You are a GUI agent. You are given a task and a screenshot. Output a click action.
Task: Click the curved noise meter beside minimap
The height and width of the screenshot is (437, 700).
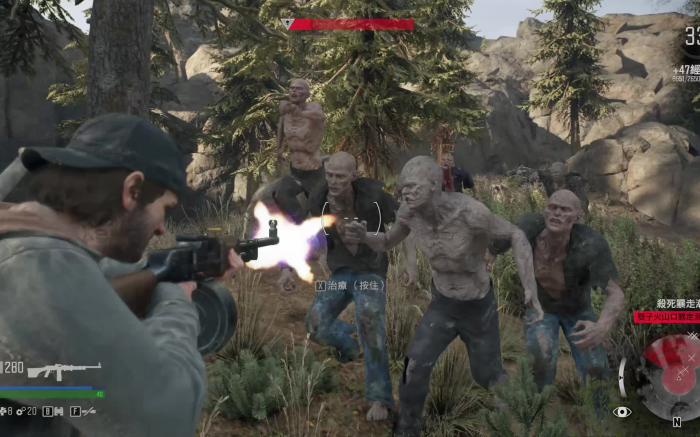(622, 377)
